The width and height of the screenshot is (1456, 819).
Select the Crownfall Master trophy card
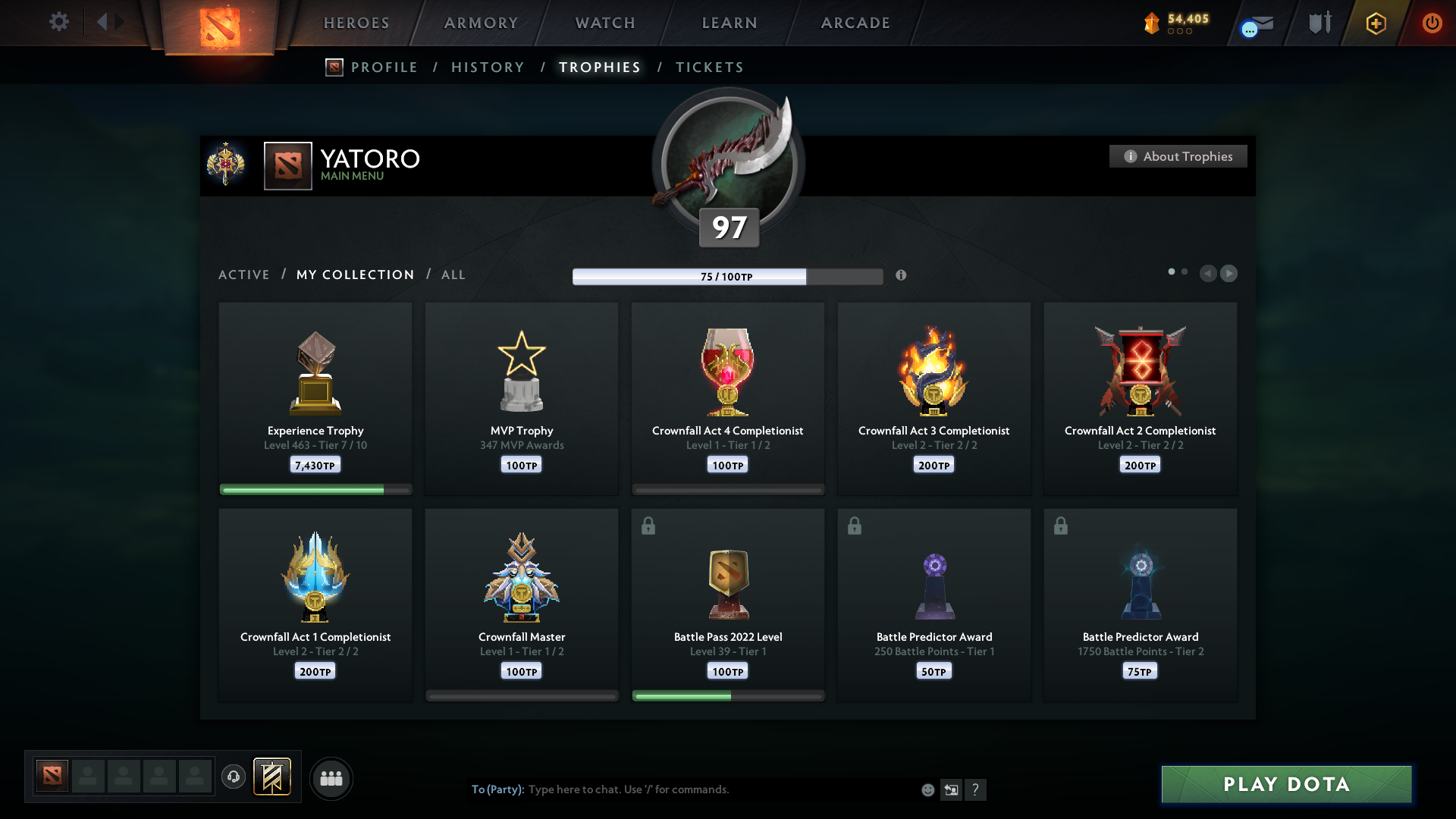[x=521, y=603]
